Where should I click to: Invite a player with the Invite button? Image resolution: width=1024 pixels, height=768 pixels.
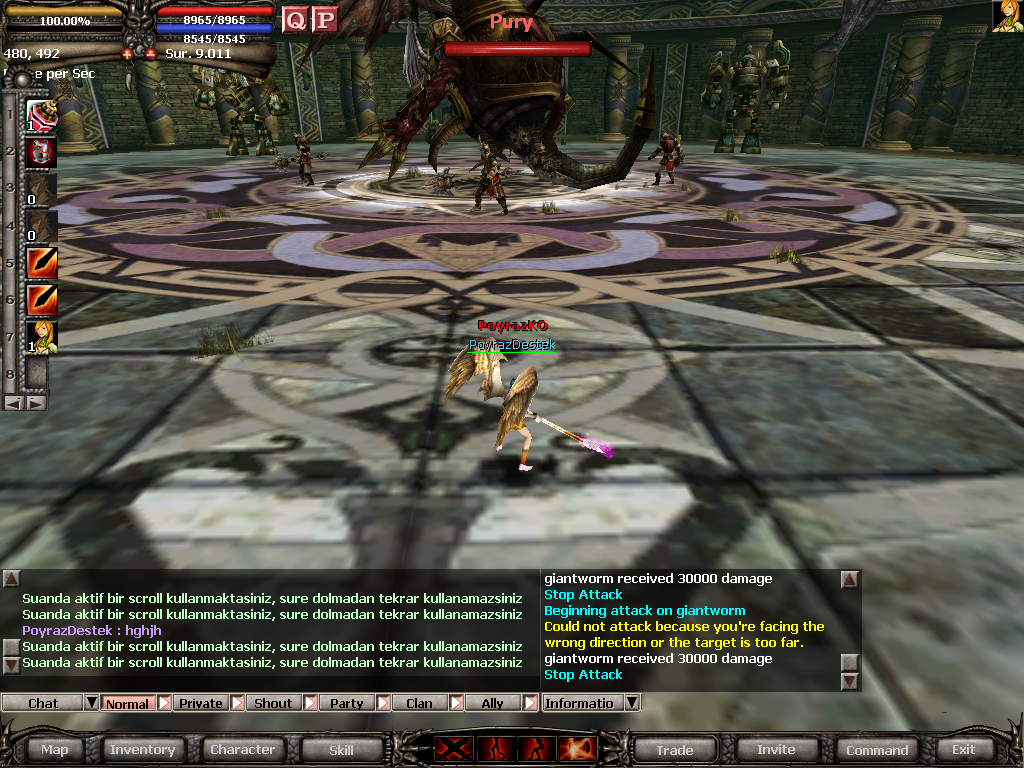pyautogui.click(x=776, y=750)
